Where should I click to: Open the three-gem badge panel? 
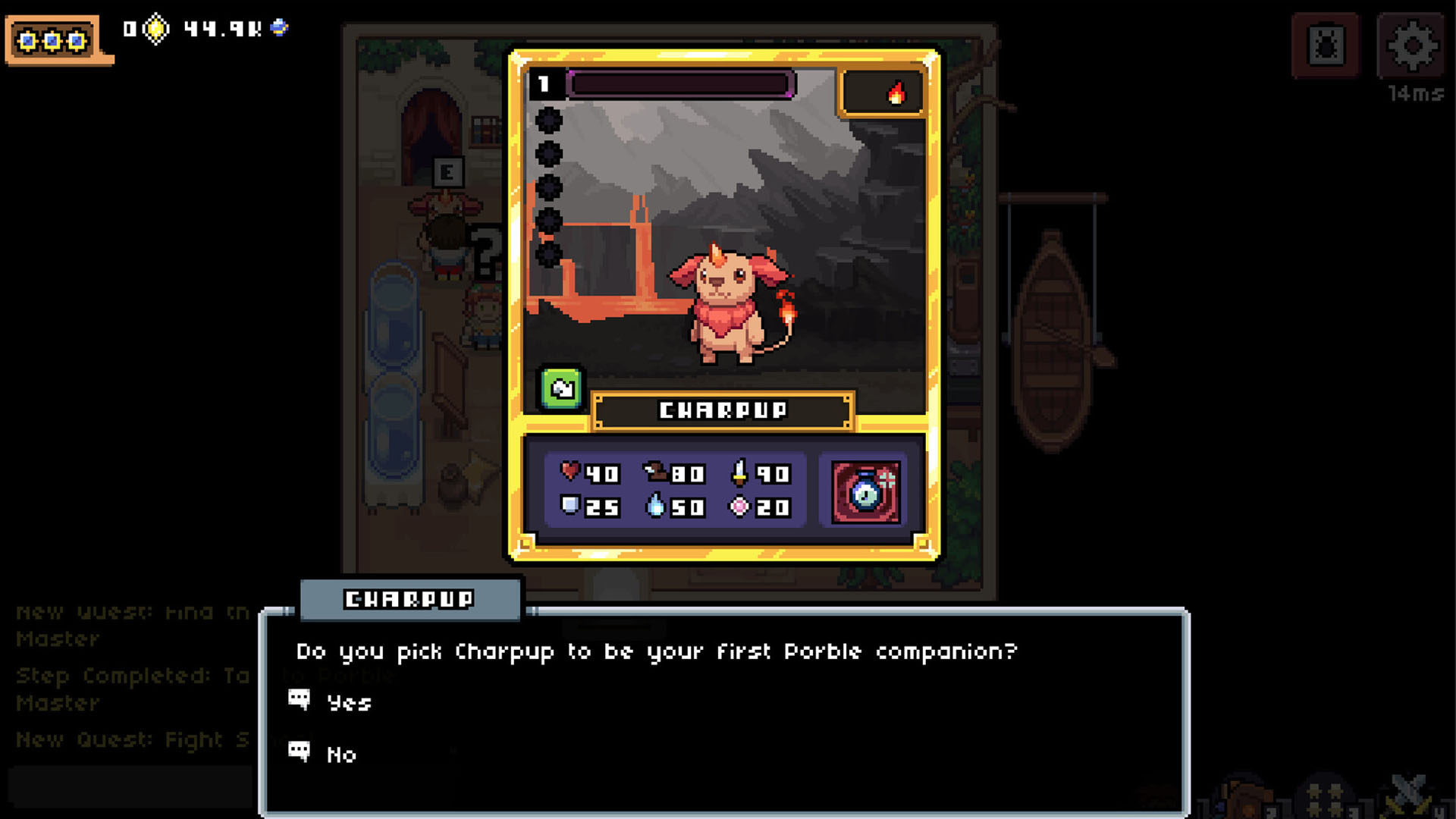tap(52, 40)
